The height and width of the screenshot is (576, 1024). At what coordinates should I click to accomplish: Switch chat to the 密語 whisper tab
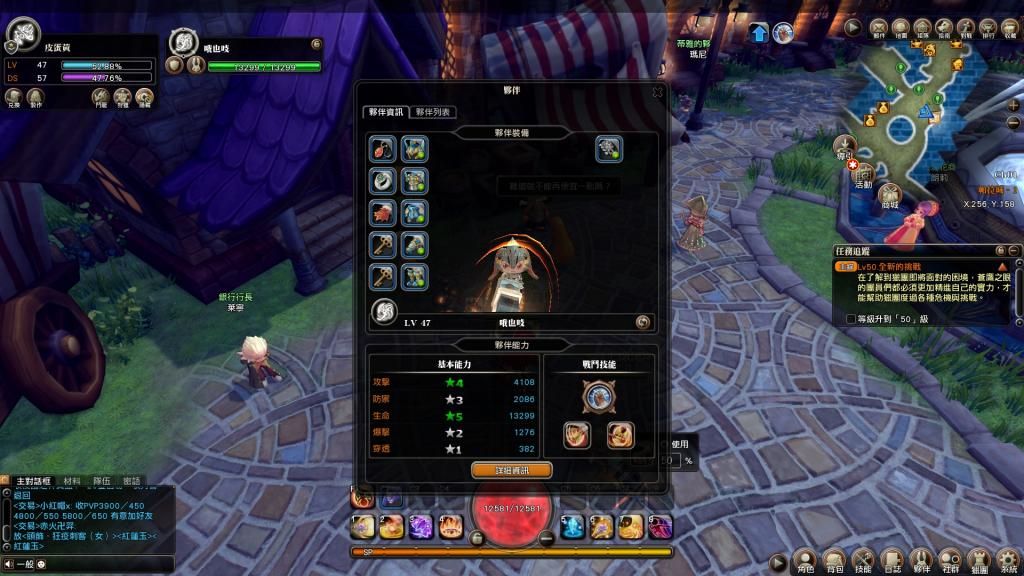tap(131, 481)
